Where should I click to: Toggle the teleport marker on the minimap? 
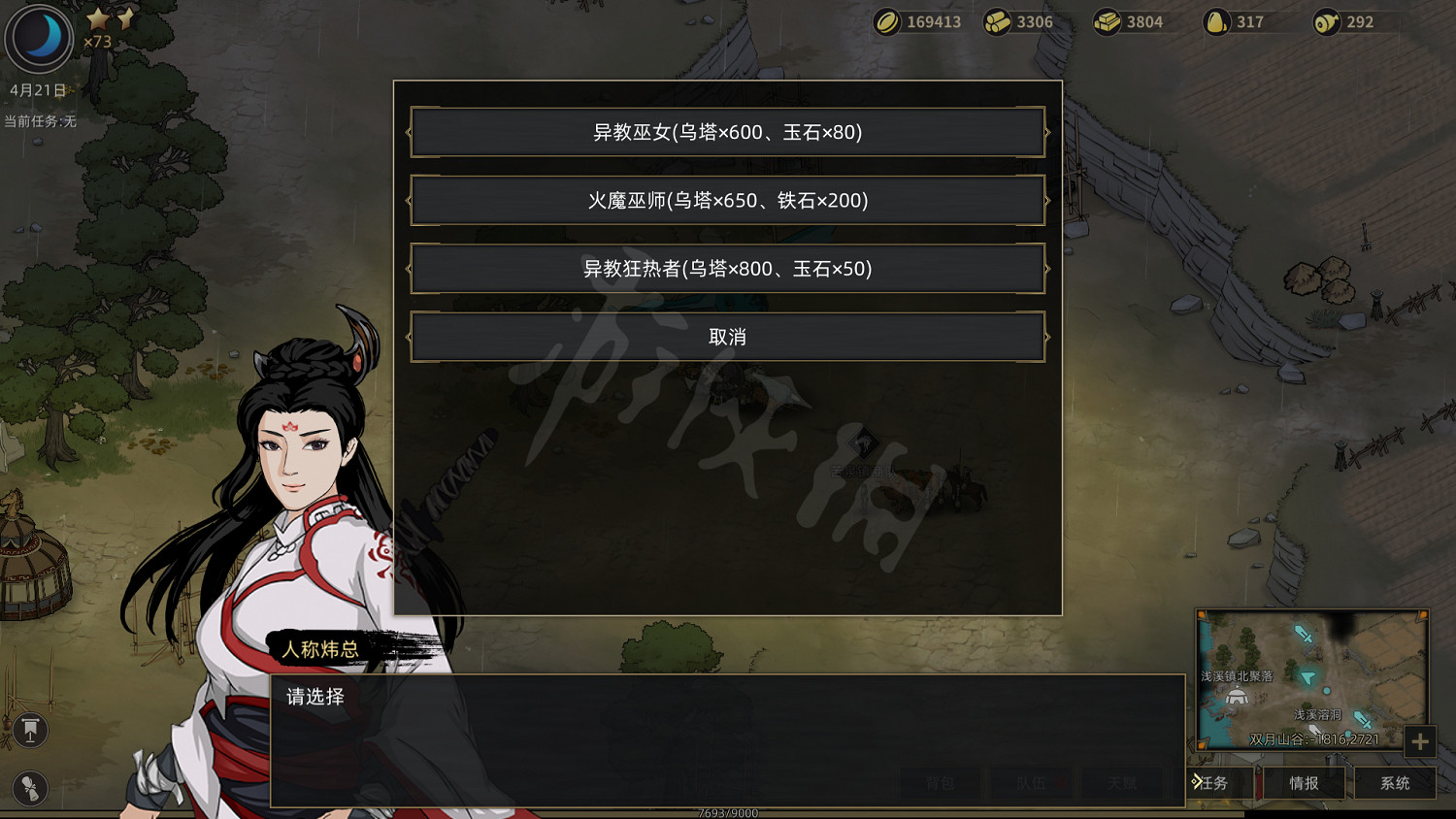tap(1307, 678)
